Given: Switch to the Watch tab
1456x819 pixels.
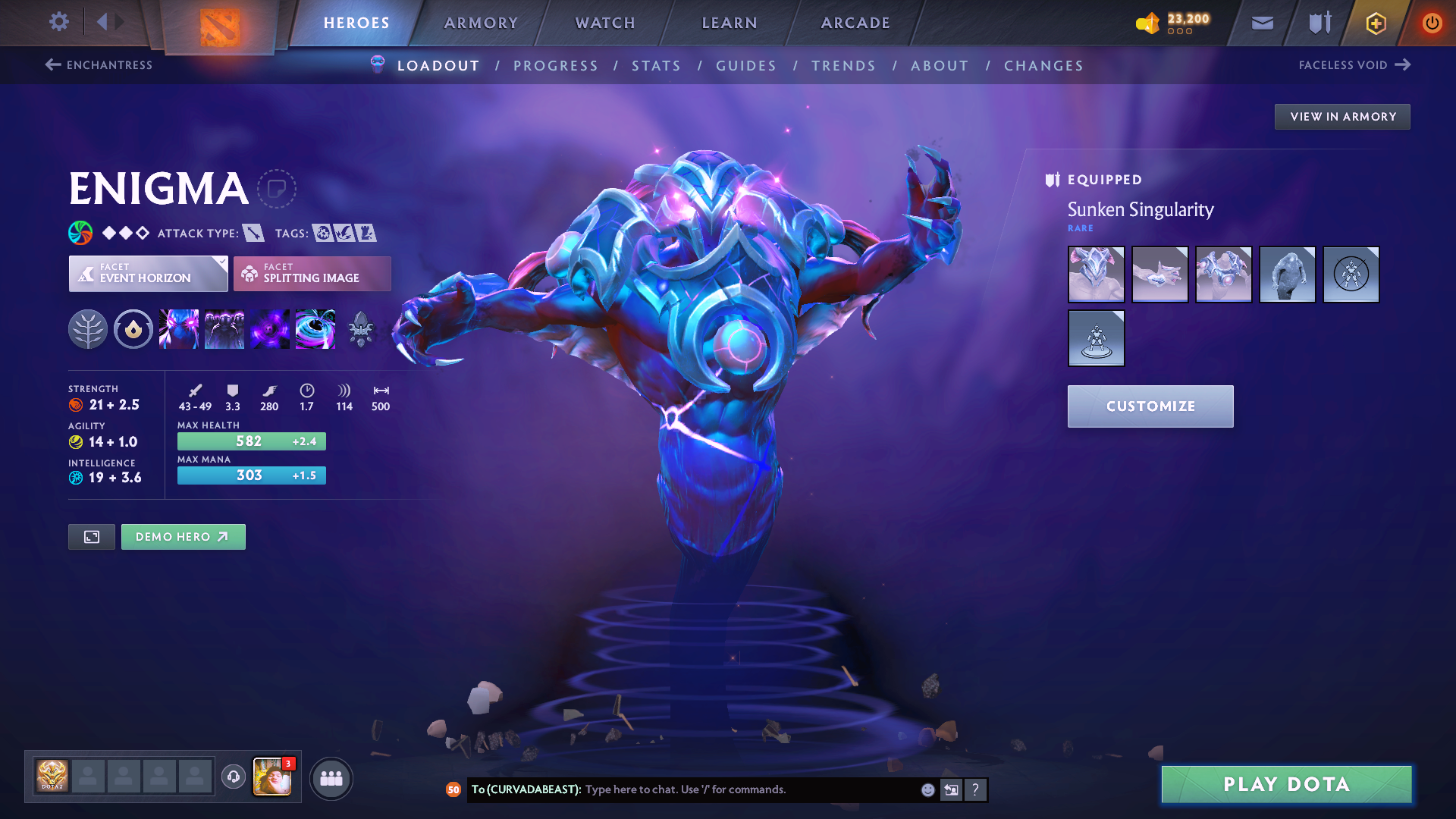Looking at the screenshot, I should point(605,23).
